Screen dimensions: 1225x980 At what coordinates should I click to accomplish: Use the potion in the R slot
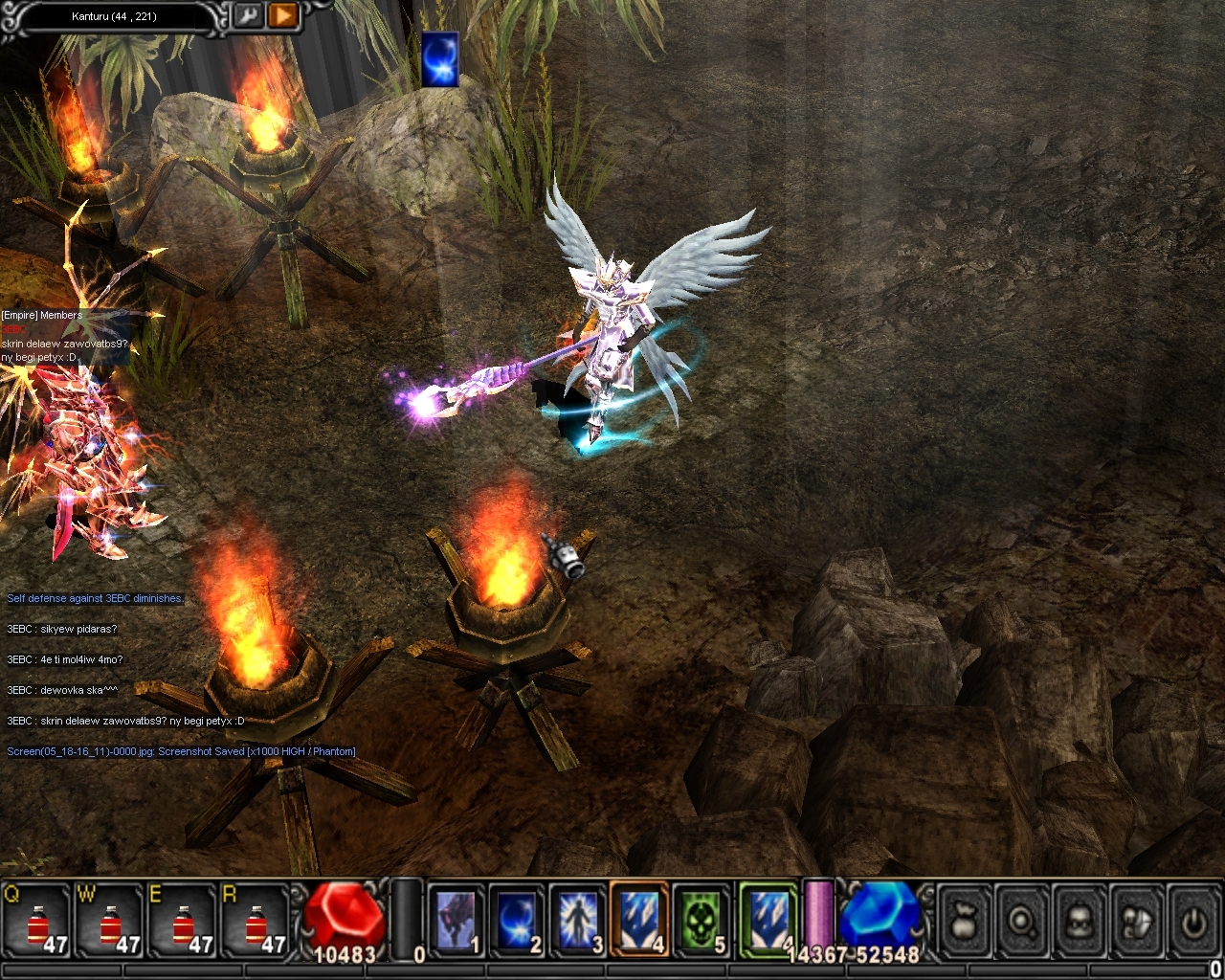tap(256, 922)
